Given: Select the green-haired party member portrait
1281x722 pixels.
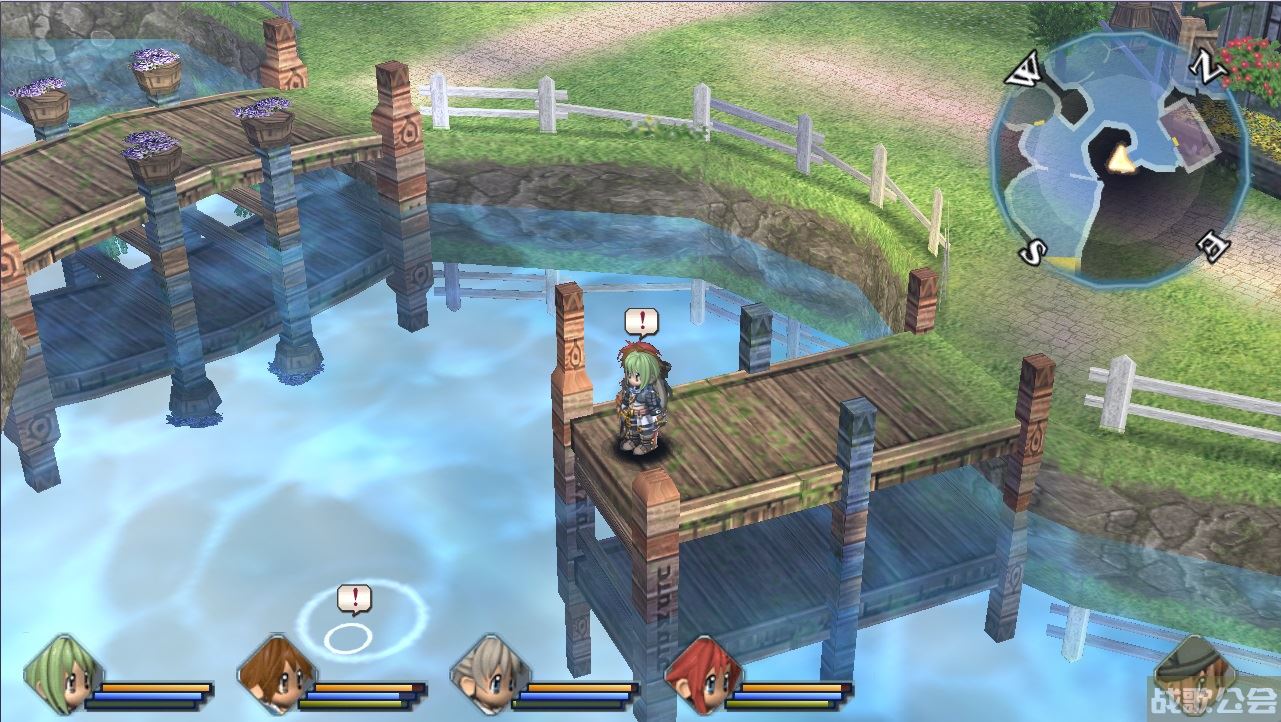Looking at the screenshot, I should (62, 673).
